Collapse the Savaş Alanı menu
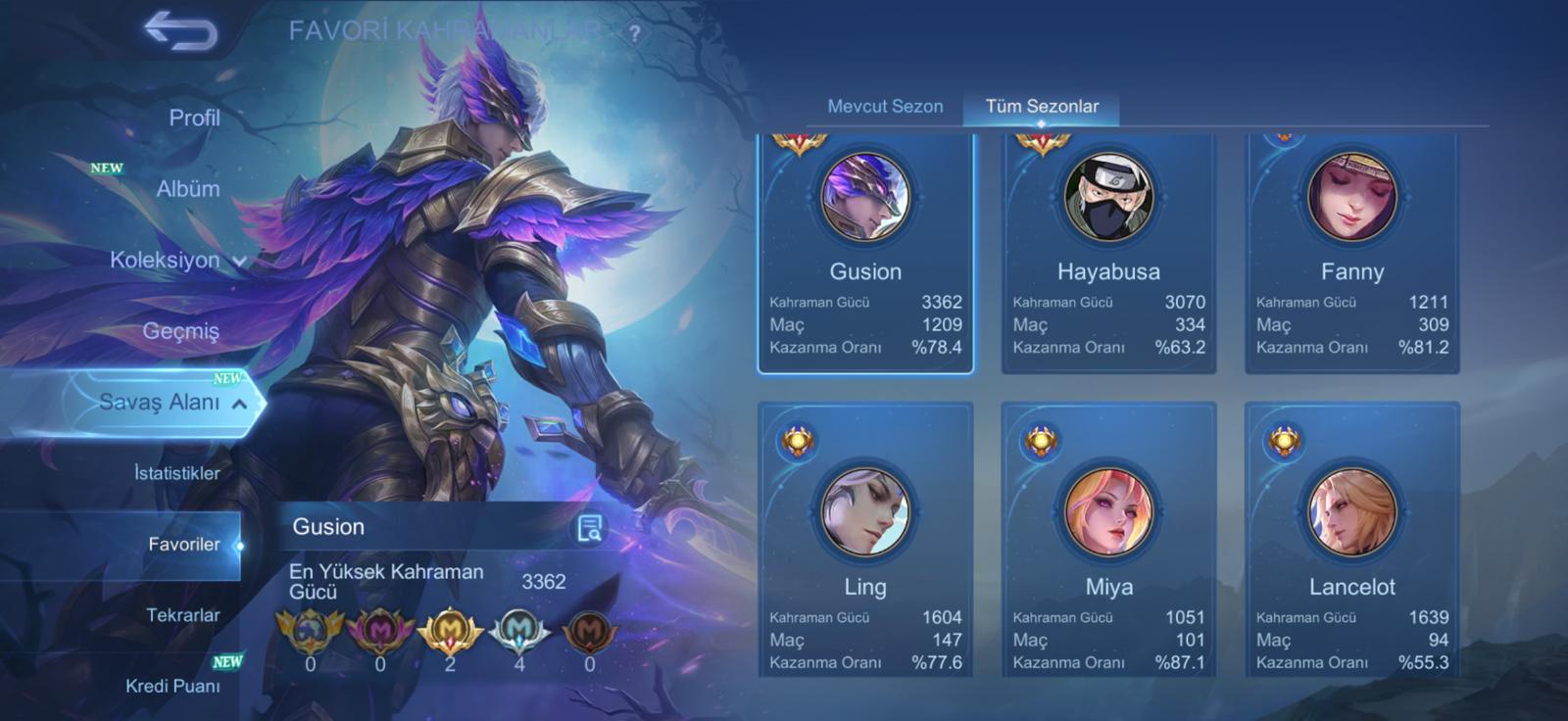This screenshot has width=1568, height=721. (x=171, y=403)
